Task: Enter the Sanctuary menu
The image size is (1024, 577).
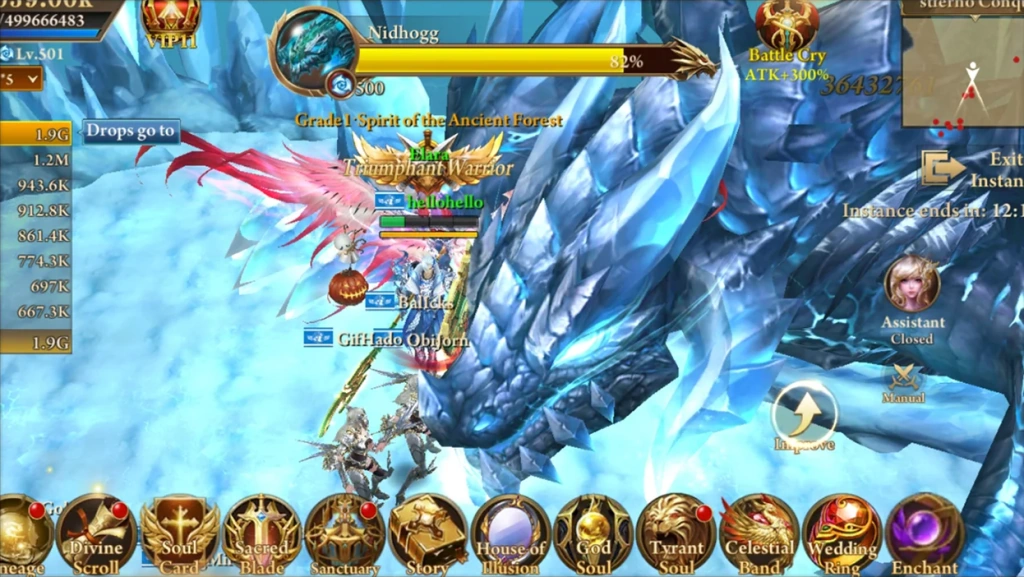Action: [344, 531]
